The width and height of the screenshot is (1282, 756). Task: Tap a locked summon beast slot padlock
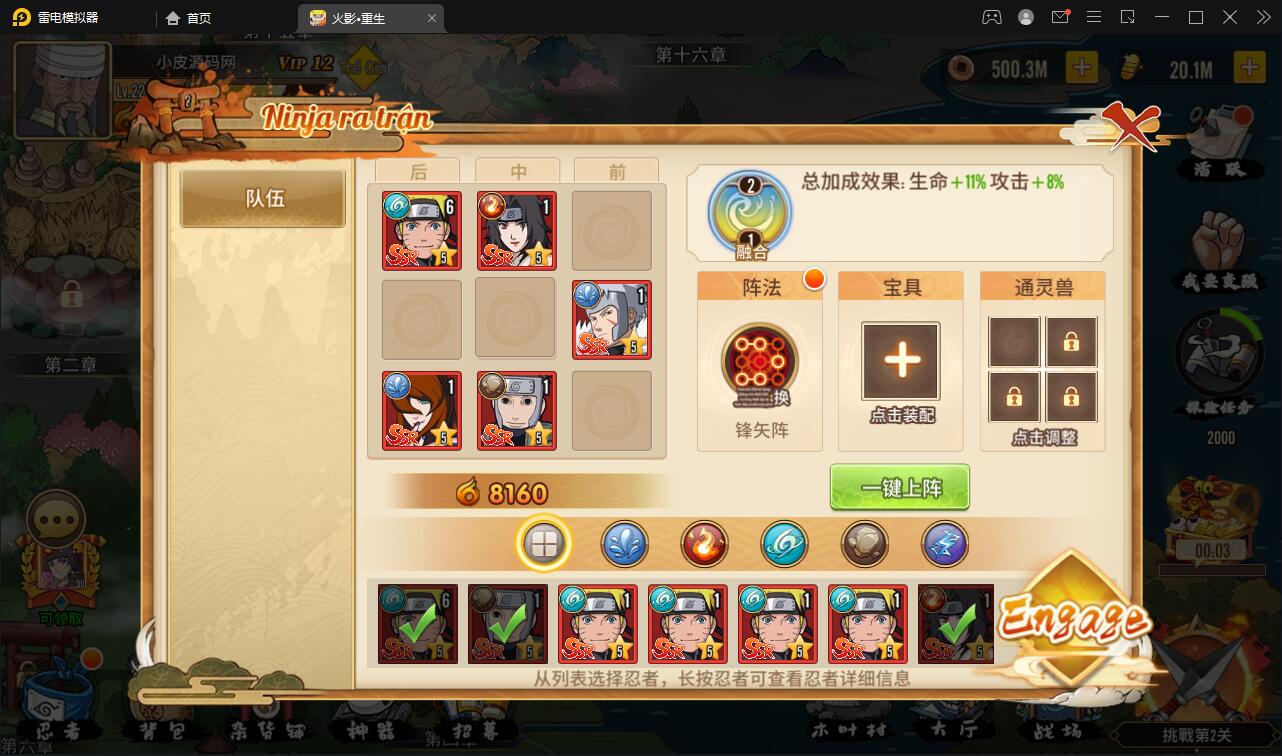[1071, 341]
